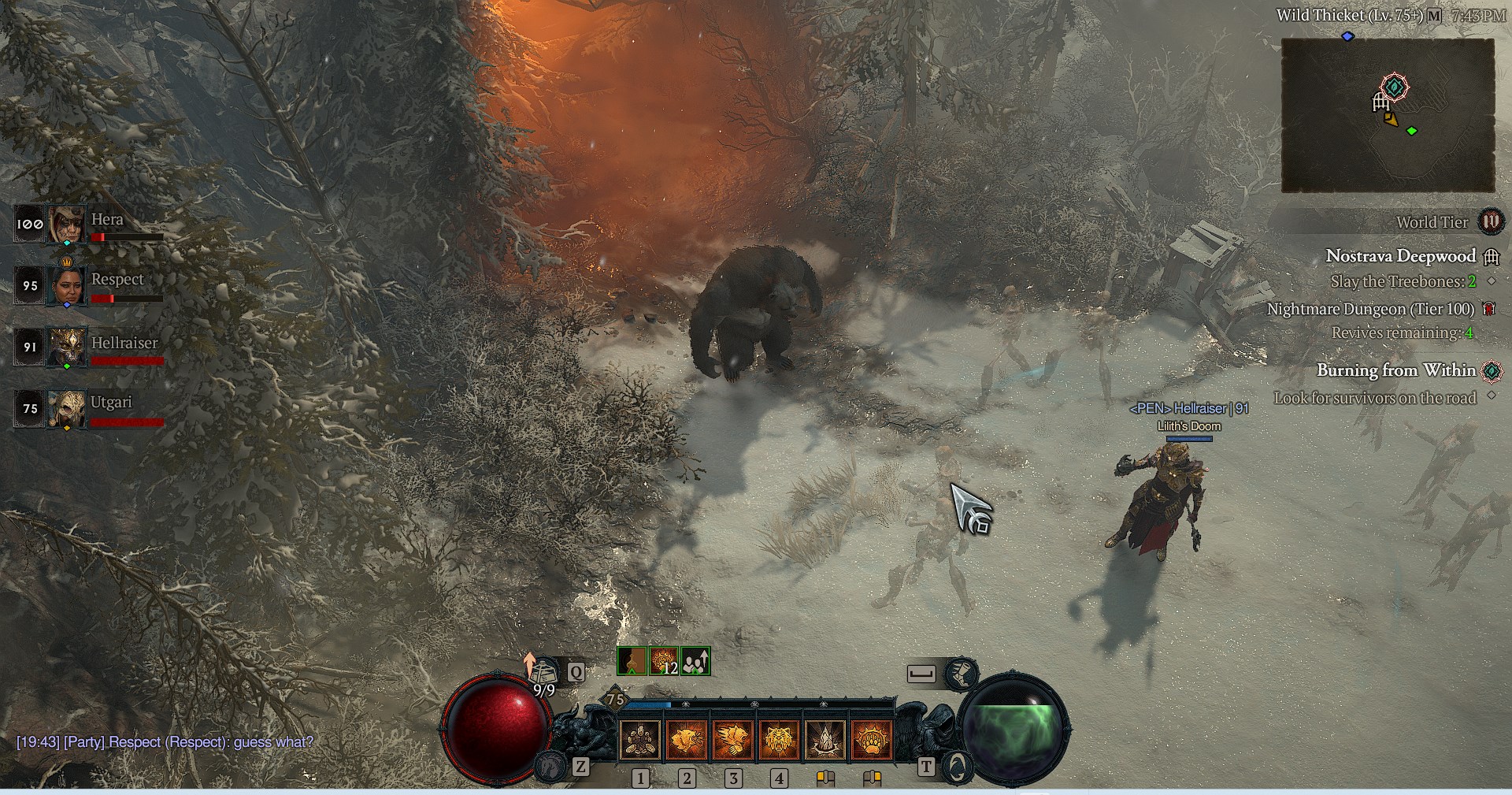Click the evade boot icon
The image size is (1512, 795).
(x=961, y=673)
